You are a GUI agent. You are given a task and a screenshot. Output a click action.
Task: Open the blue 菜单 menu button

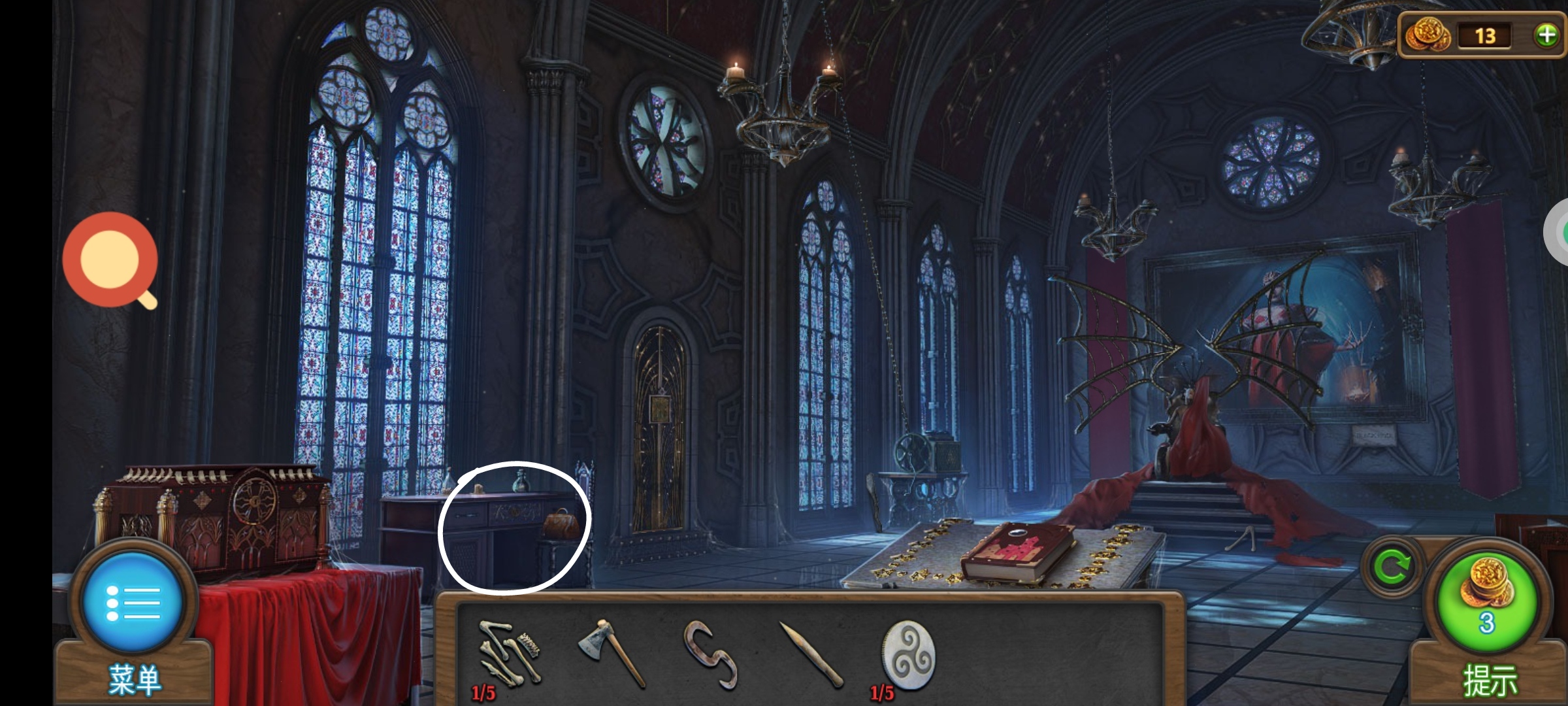pyautogui.click(x=133, y=601)
